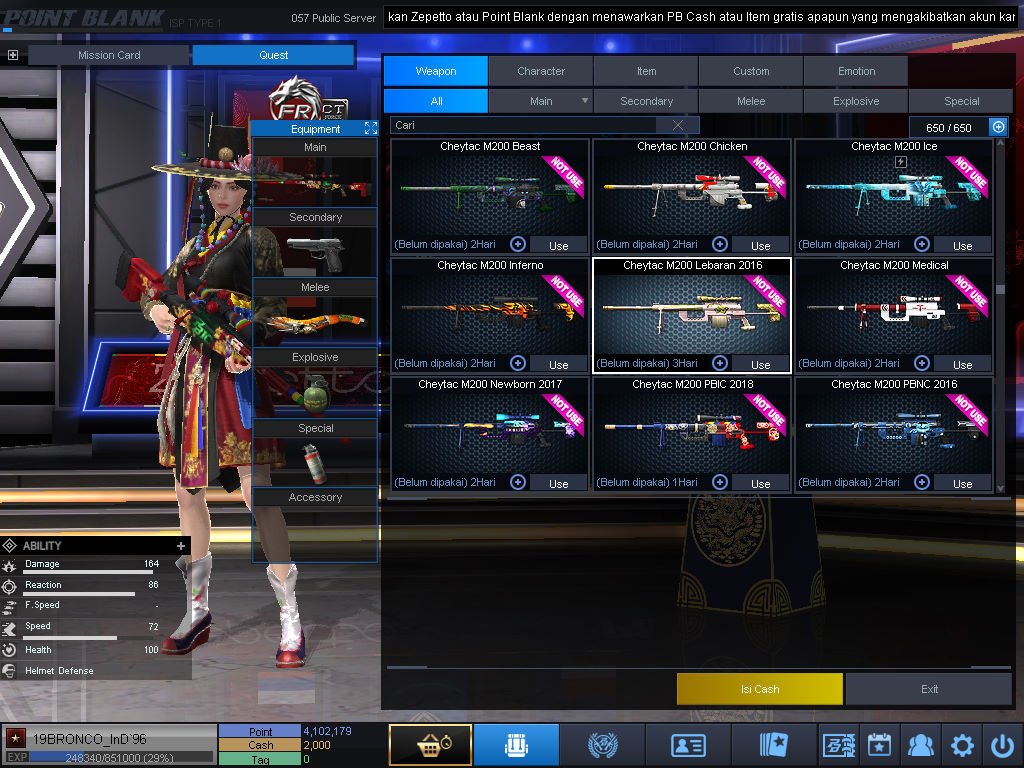Choose the Special weapons filter

pyautogui.click(x=961, y=101)
